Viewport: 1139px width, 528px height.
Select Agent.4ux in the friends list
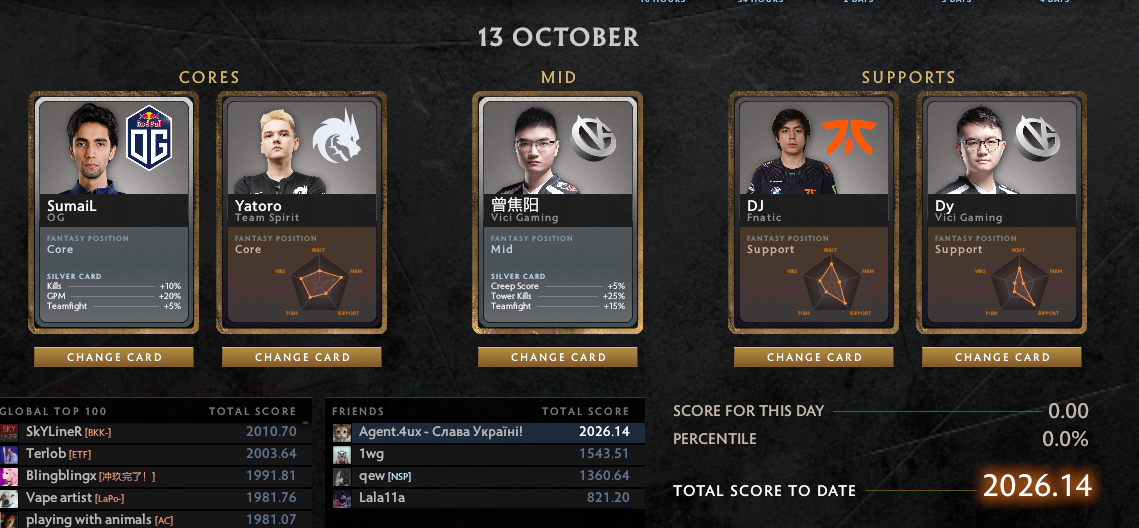[x=486, y=432]
